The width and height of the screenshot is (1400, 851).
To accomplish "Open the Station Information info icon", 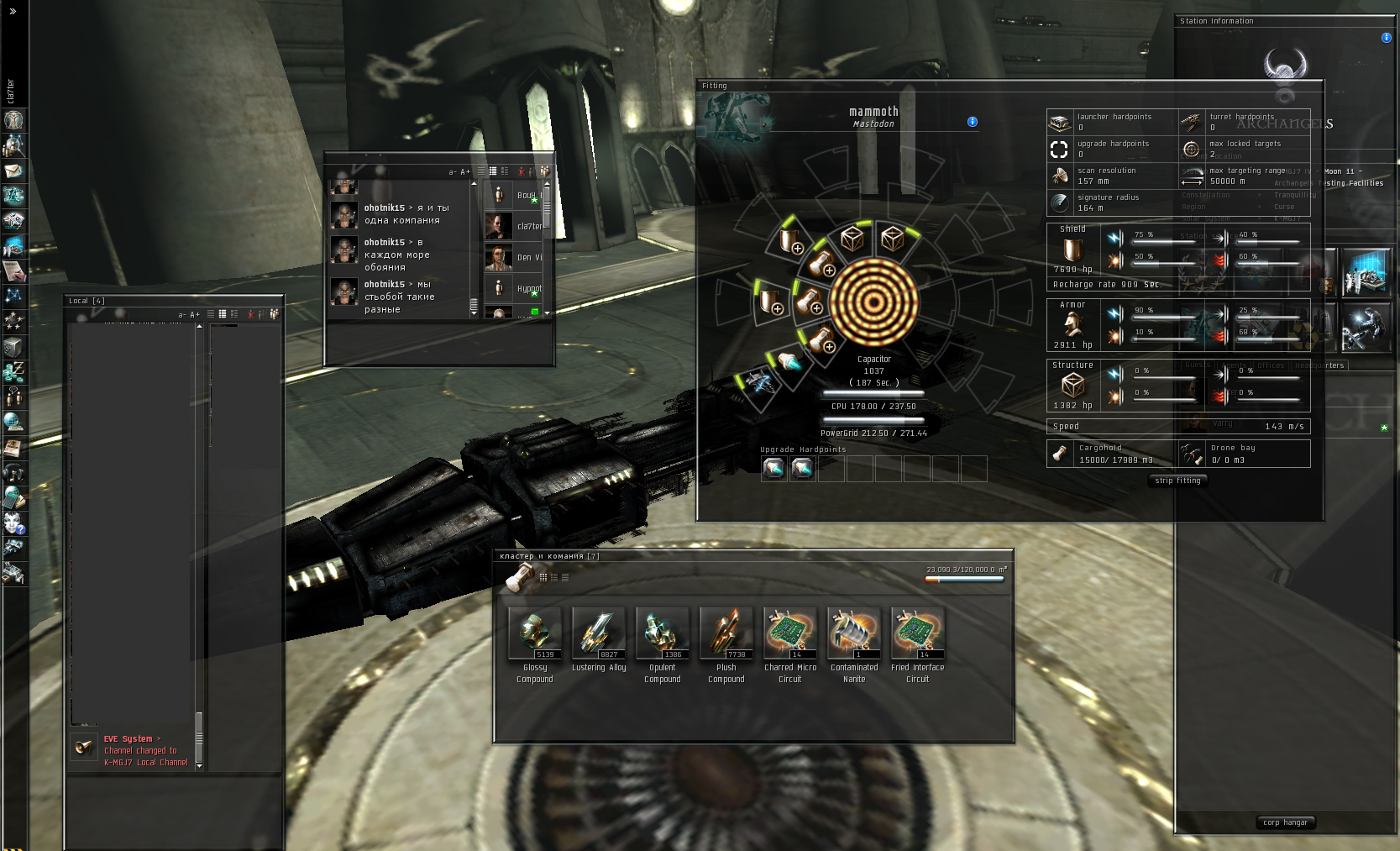I will click(x=1387, y=38).
